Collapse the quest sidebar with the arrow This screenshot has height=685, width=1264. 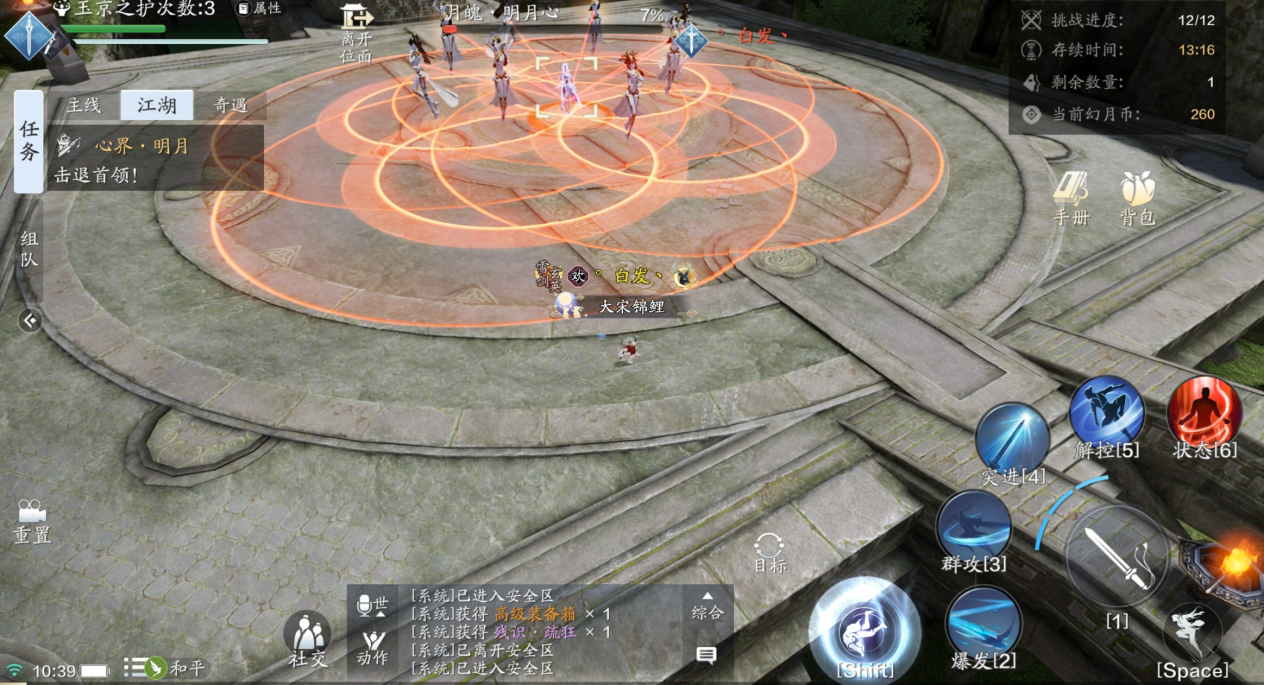coord(30,320)
